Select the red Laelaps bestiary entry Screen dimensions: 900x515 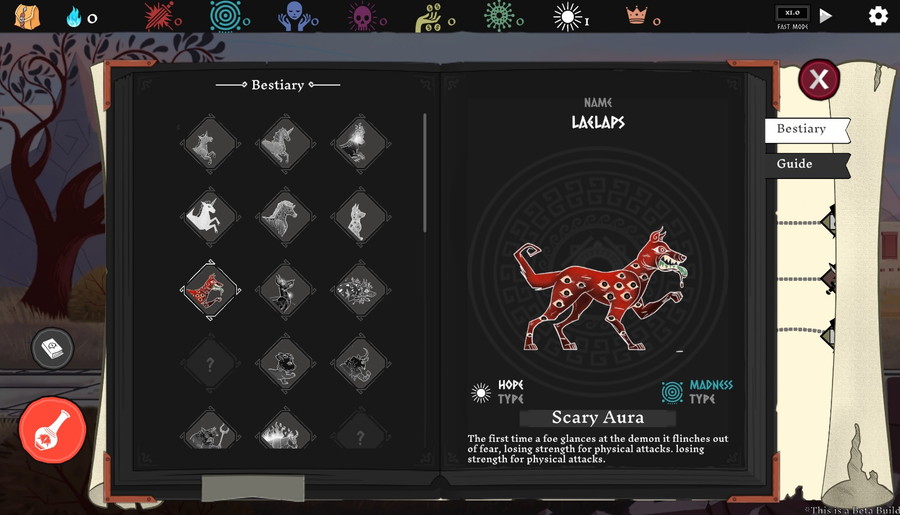click(x=210, y=290)
